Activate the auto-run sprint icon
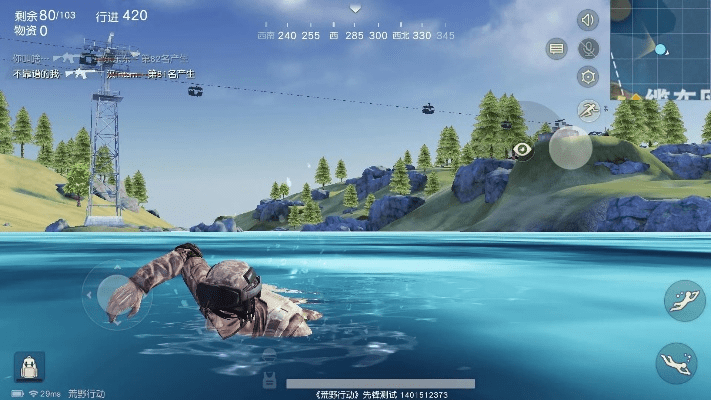This screenshot has width=711, height=400. pyautogui.click(x=588, y=110)
